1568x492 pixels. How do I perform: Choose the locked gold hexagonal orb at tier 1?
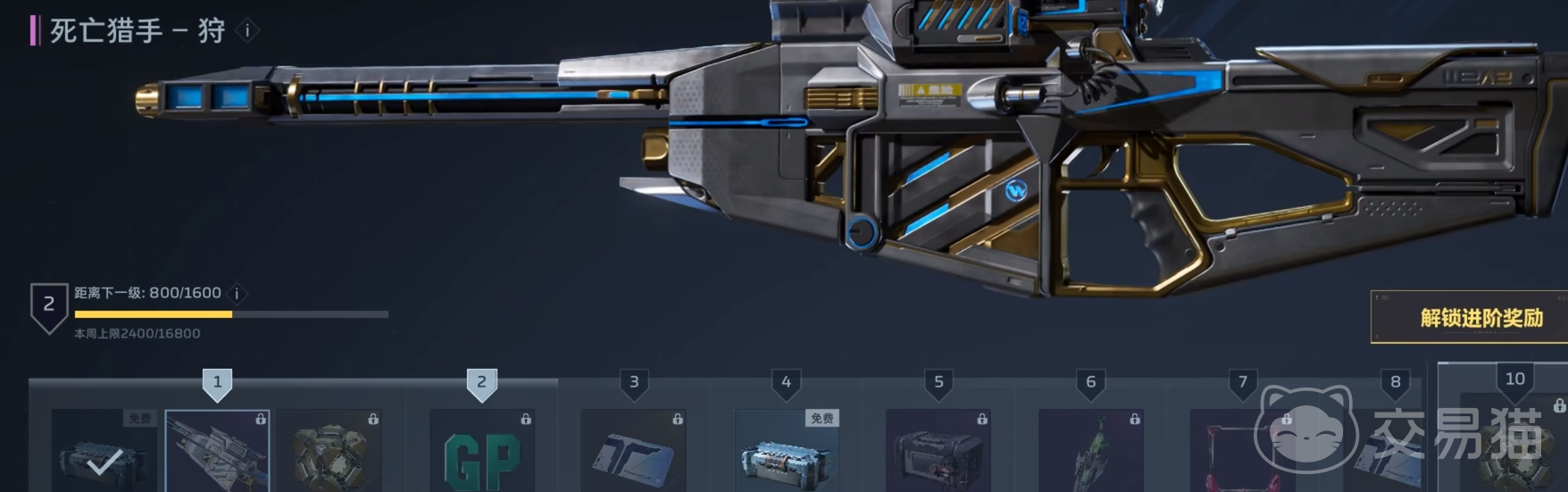[329, 451]
